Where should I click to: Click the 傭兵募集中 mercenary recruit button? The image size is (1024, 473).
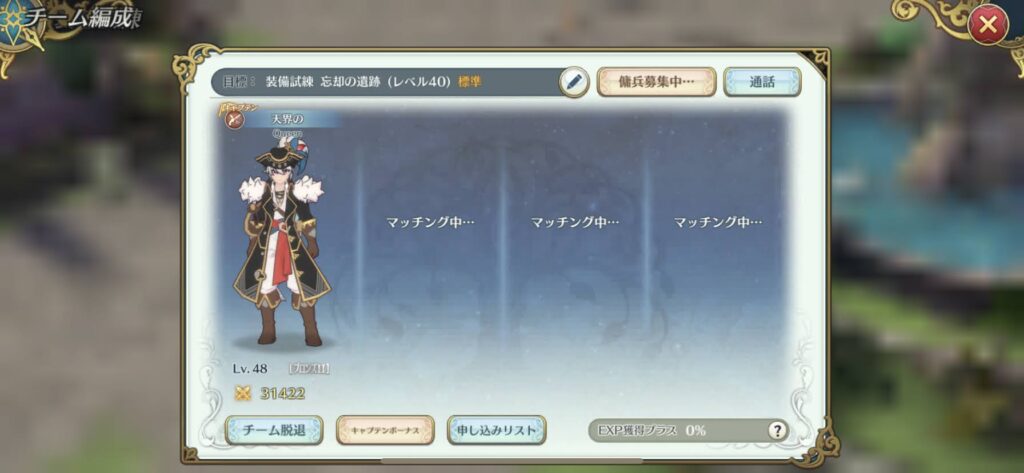pos(656,81)
